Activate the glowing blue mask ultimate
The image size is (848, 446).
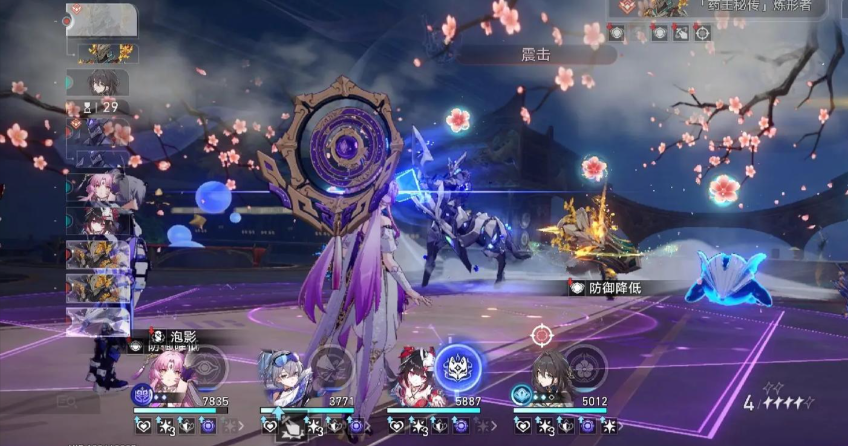tap(458, 367)
